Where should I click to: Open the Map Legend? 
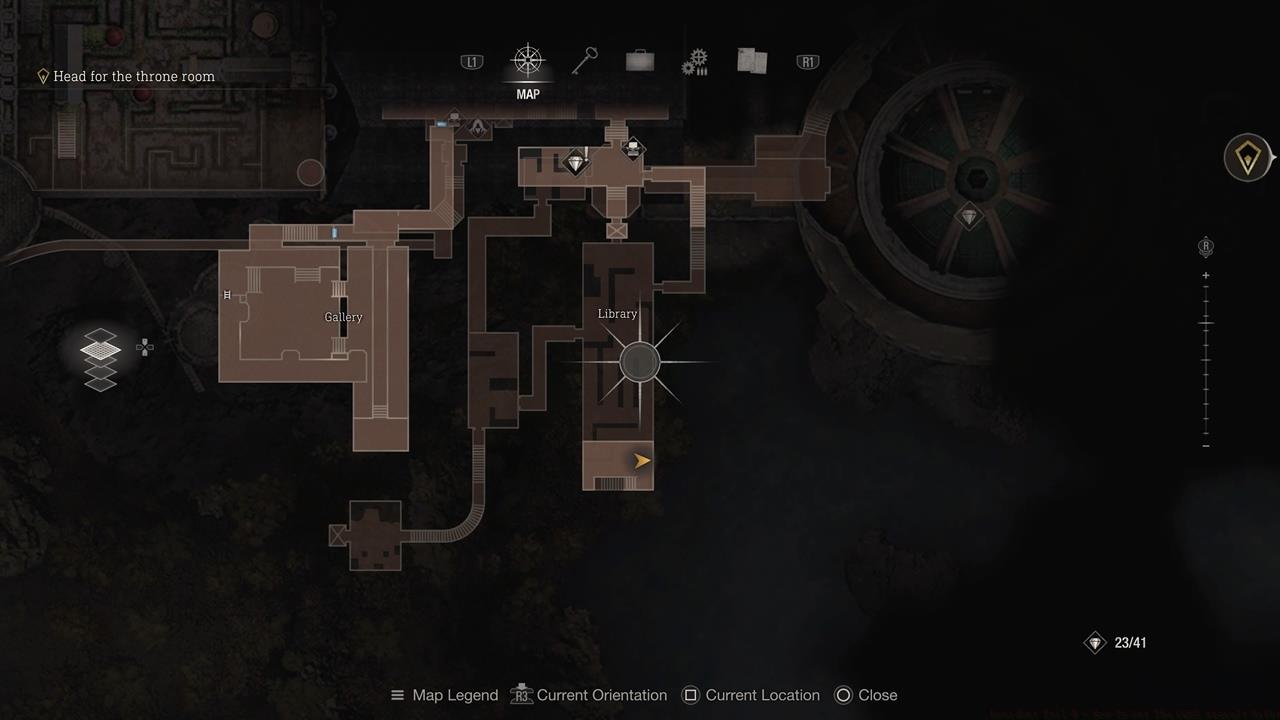click(x=444, y=695)
